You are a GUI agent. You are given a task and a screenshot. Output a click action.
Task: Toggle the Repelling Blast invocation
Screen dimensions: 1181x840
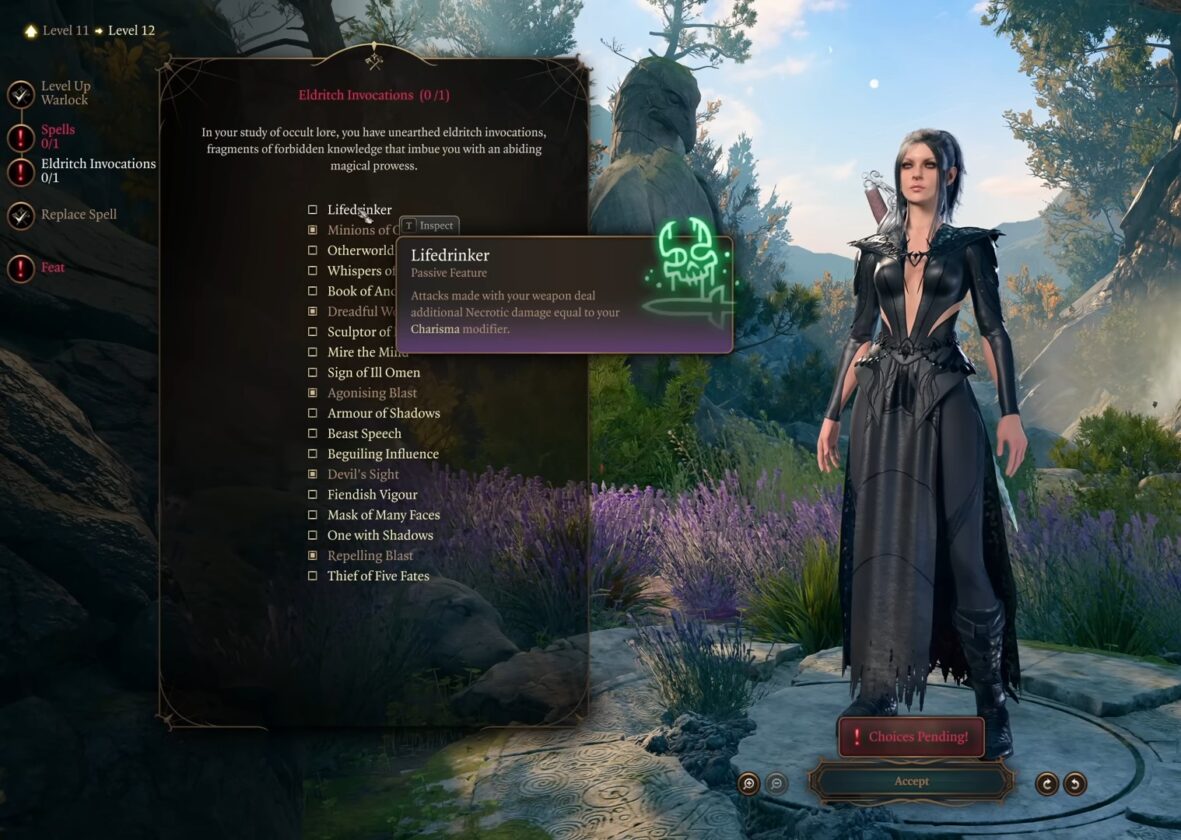313,556
